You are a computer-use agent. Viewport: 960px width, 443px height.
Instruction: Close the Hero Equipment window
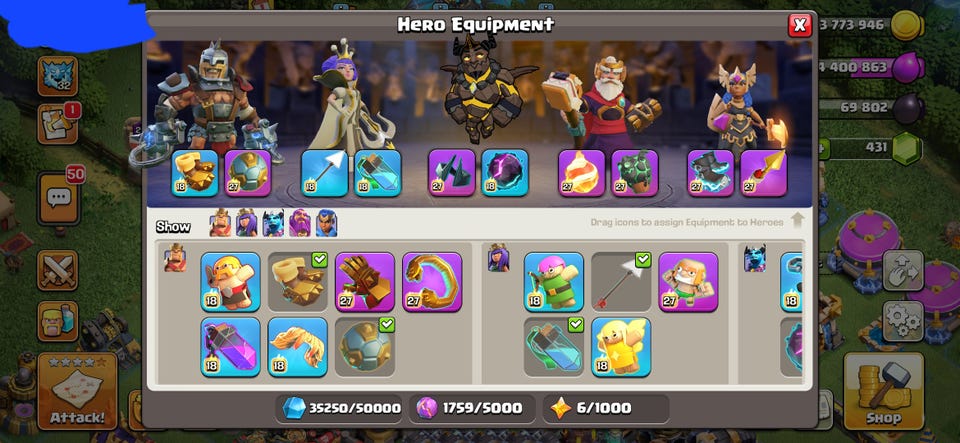coord(799,25)
